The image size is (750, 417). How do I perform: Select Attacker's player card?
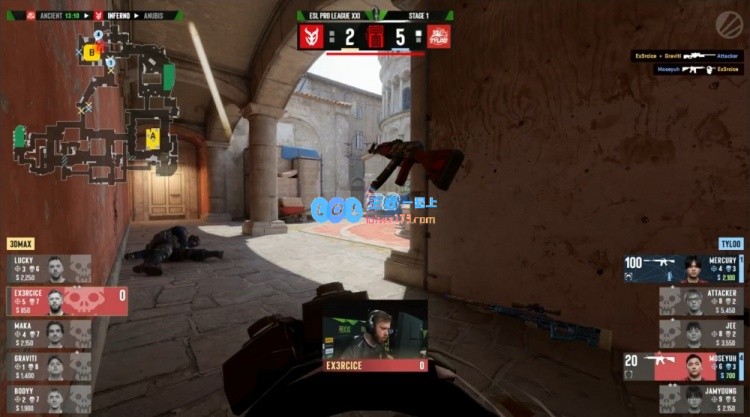[x=702, y=301]
